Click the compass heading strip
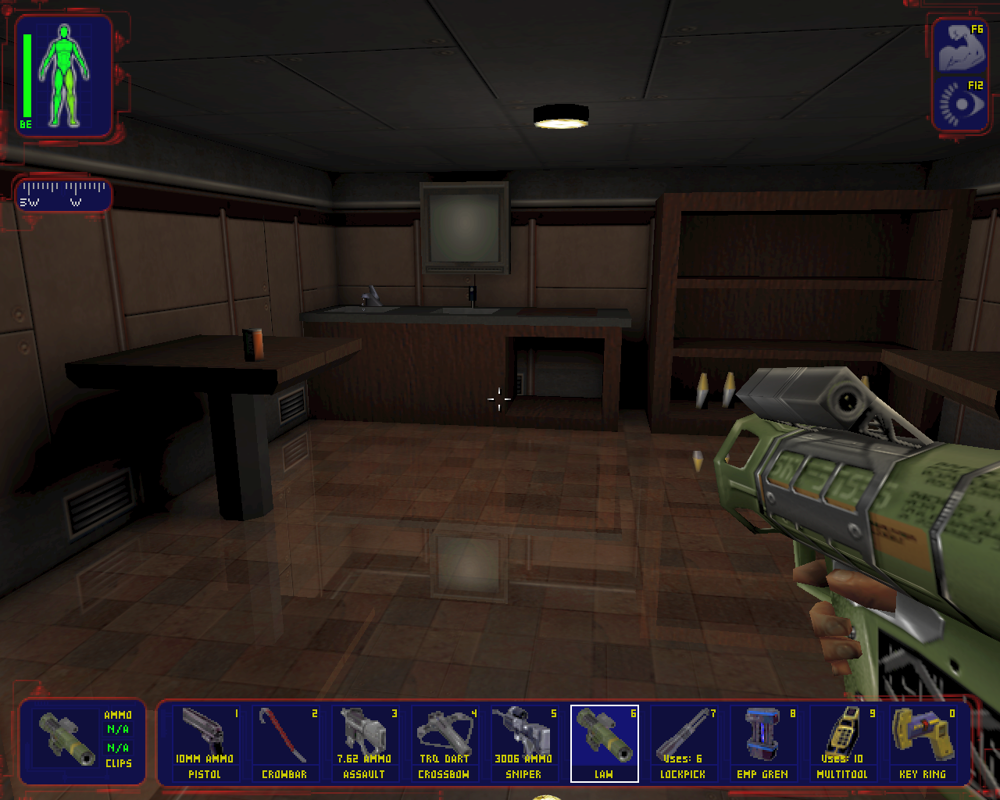 [x=63, y=194]
